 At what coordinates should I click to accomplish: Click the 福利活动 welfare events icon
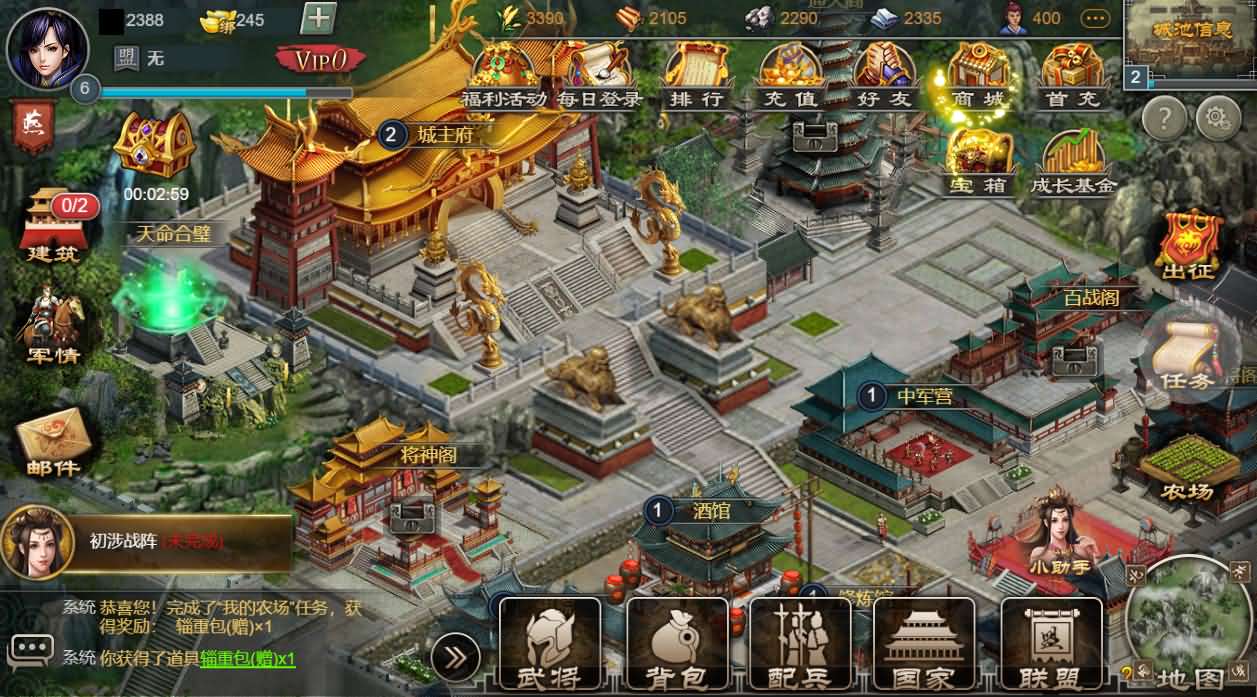[x=503, y=73]
